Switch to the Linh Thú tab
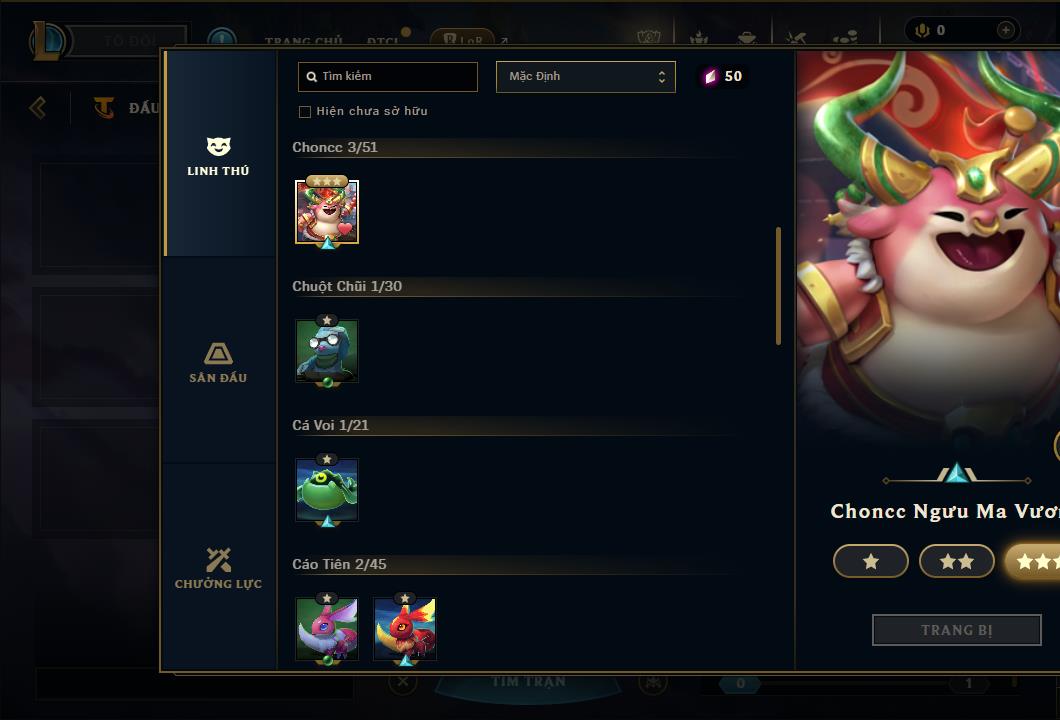The image size is (1060, 720). pos(218,156)
